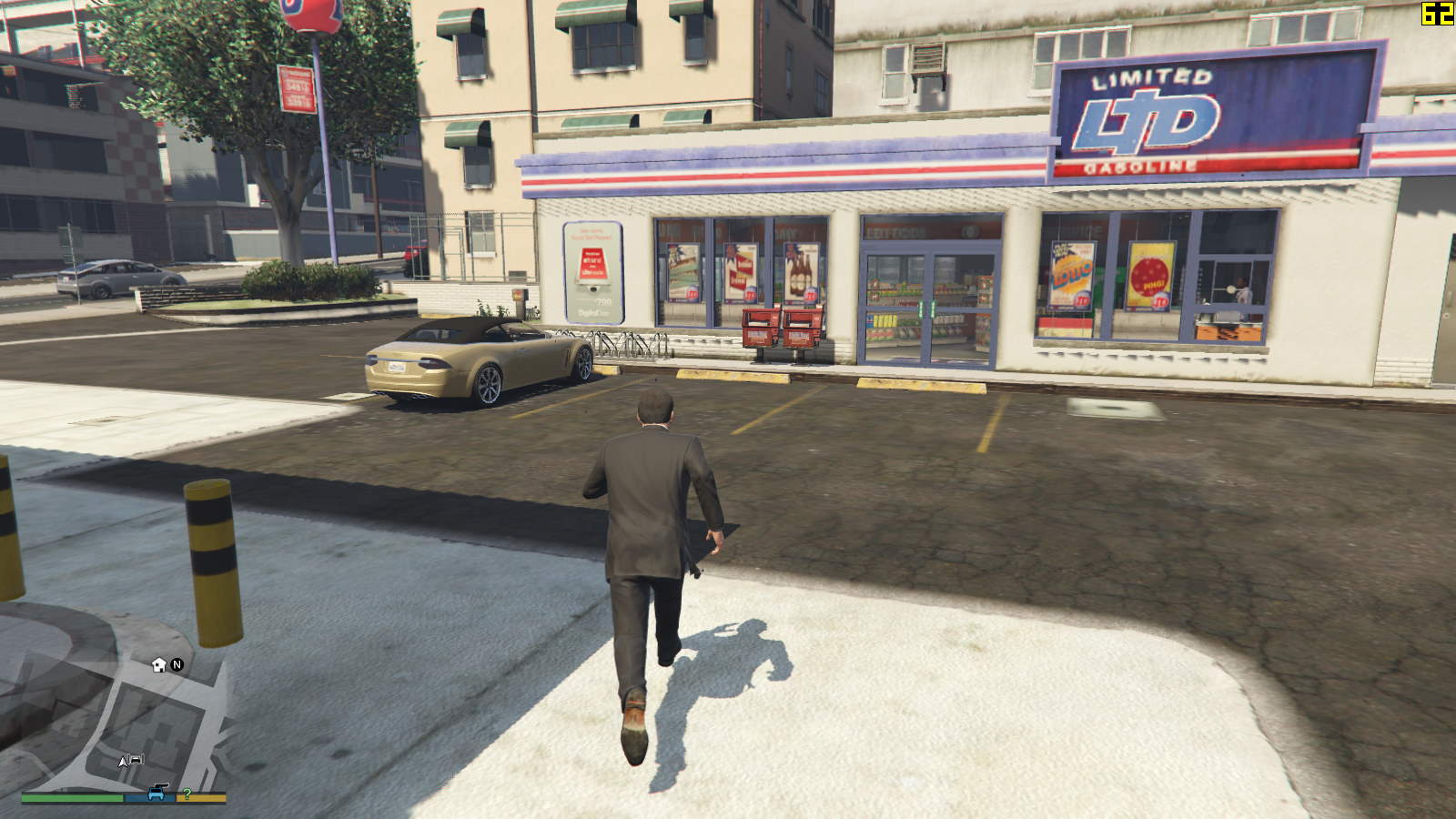Select the green question mark blip
Screen dimensions: 1456x819
pyautogui.click(x=187, y=794)
